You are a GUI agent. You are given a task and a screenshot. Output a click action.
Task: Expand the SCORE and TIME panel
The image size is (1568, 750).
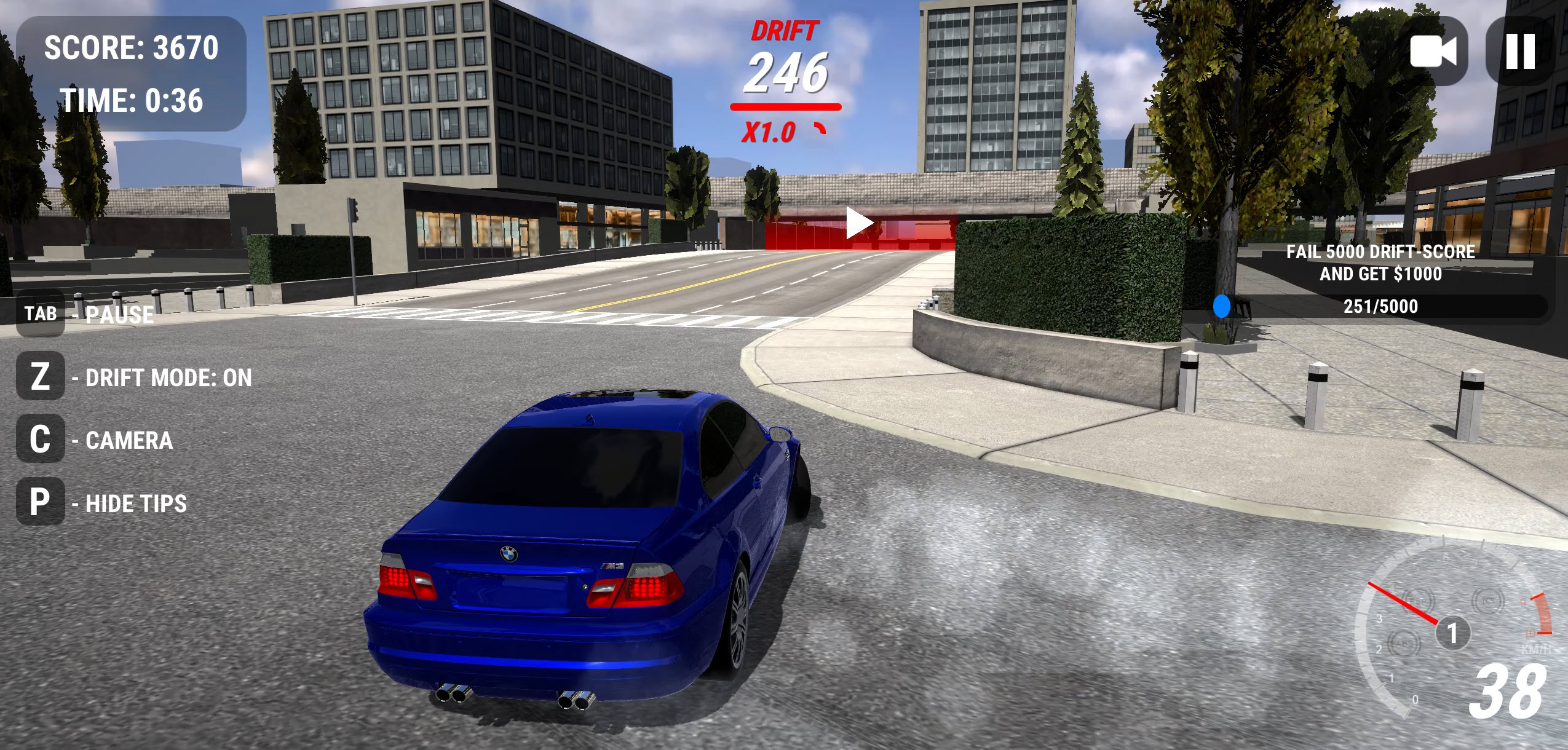132,73
